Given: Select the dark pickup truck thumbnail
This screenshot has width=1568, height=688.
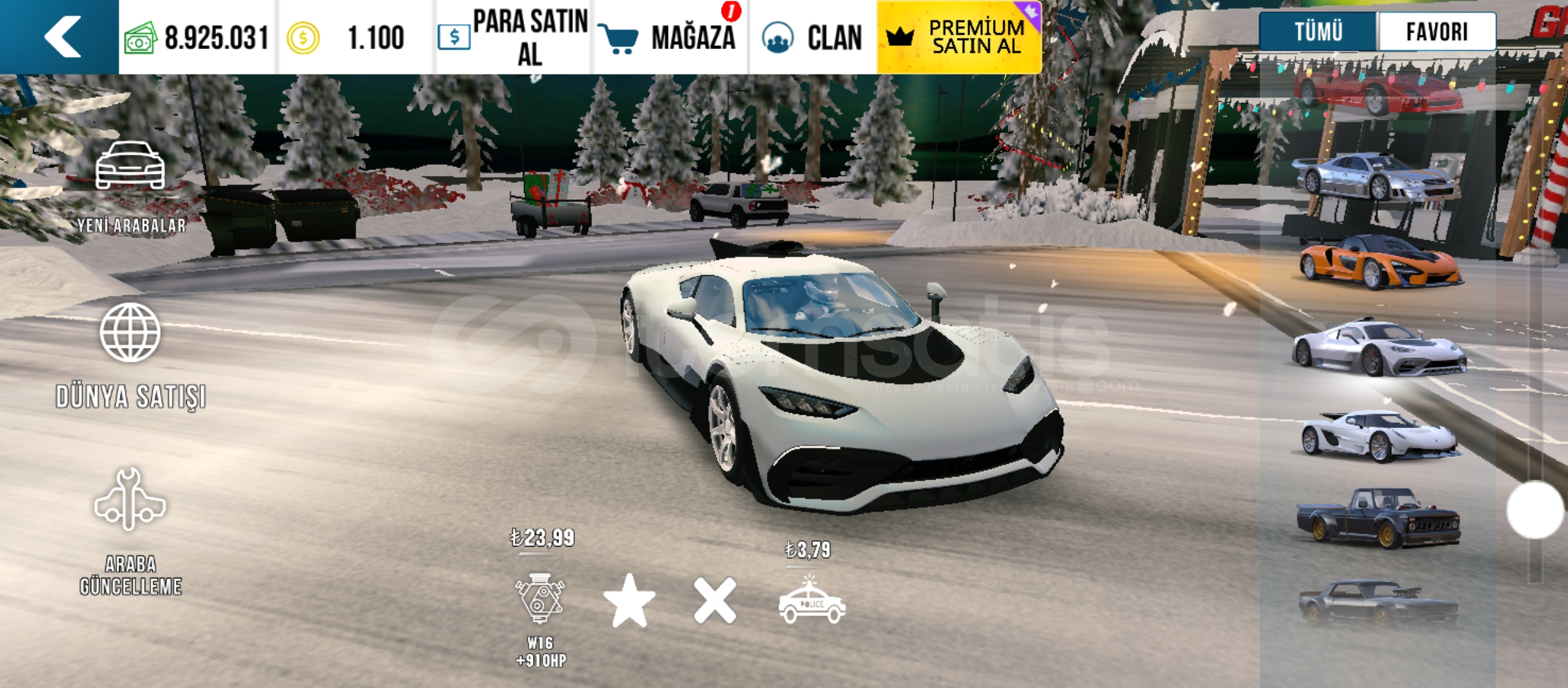Looking at the screenshot, I should (x=1378, y=517).
